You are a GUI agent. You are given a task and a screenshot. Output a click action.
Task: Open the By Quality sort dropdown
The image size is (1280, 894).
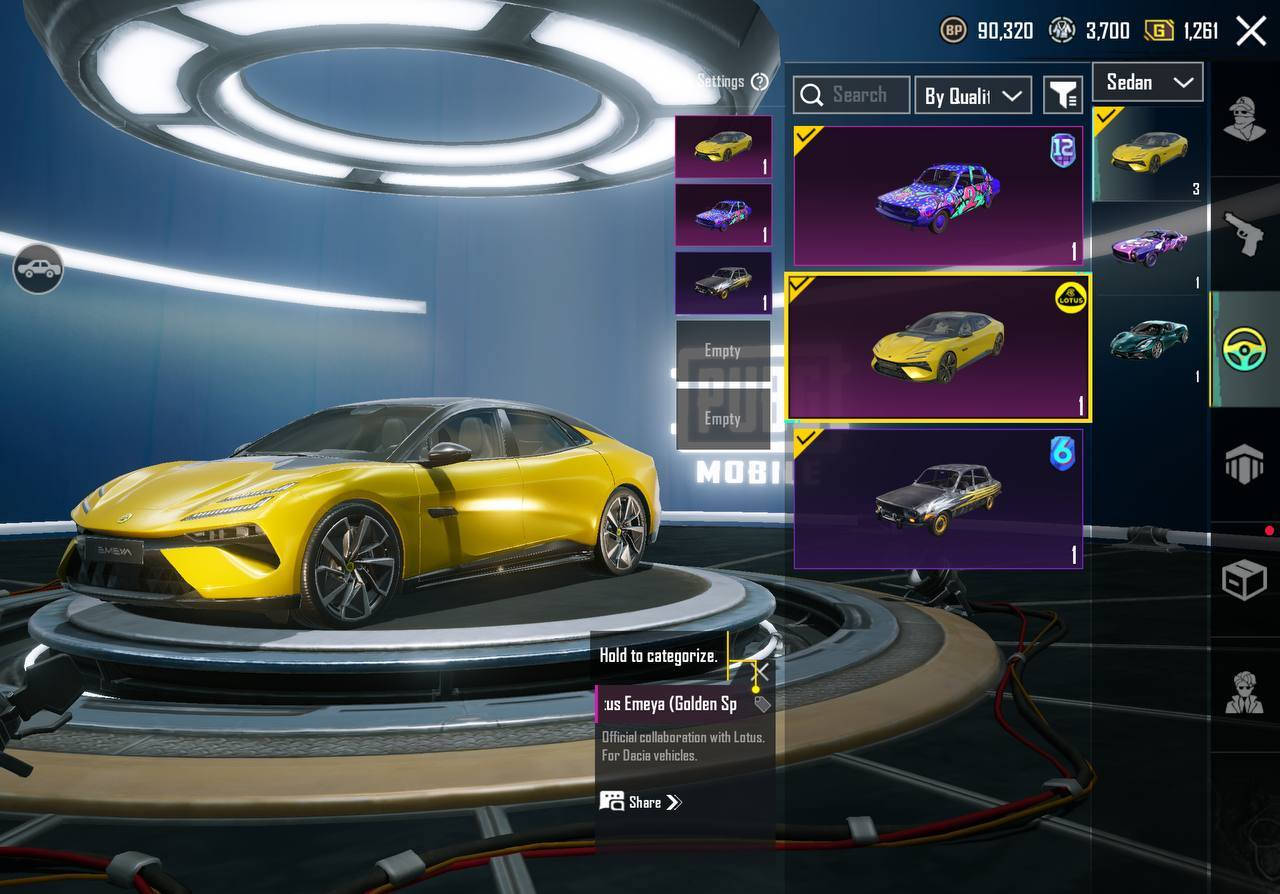(x=973, y=95)
